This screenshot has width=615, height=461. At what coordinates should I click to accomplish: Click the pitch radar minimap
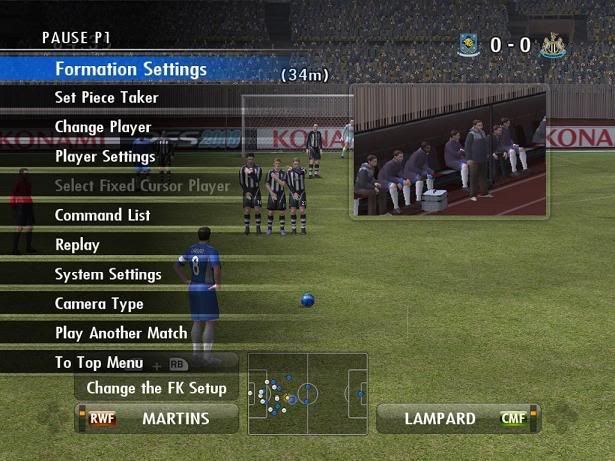click(x=308, y=393)
